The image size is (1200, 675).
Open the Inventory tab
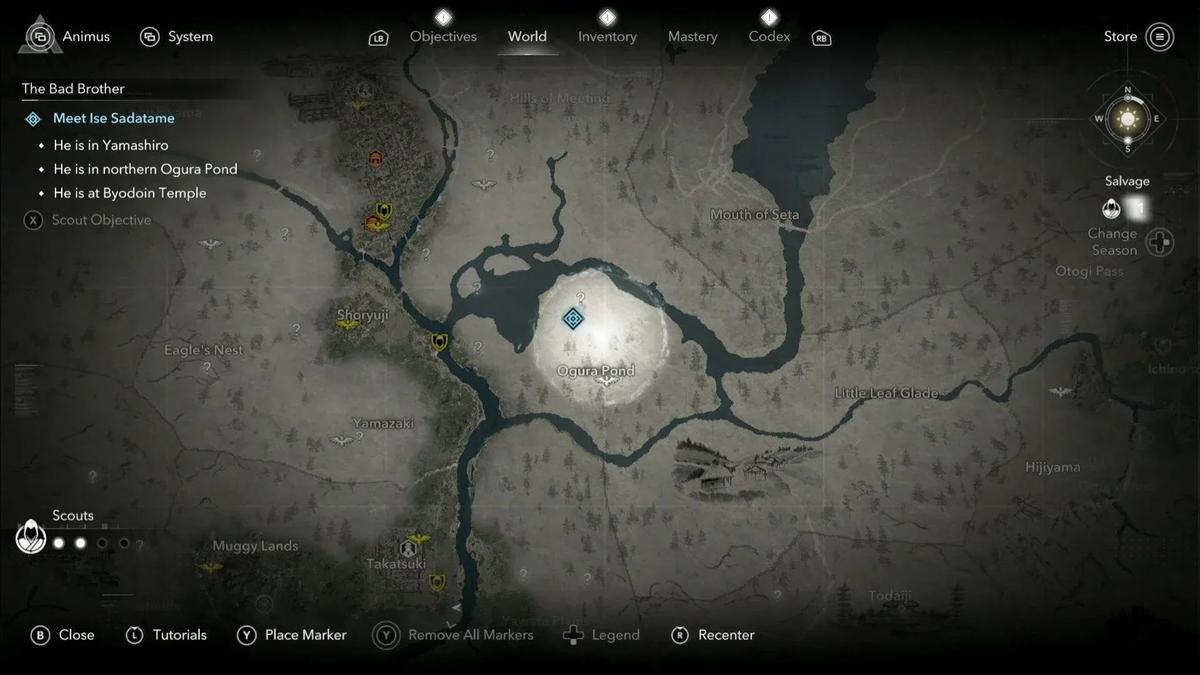(607, 37)
